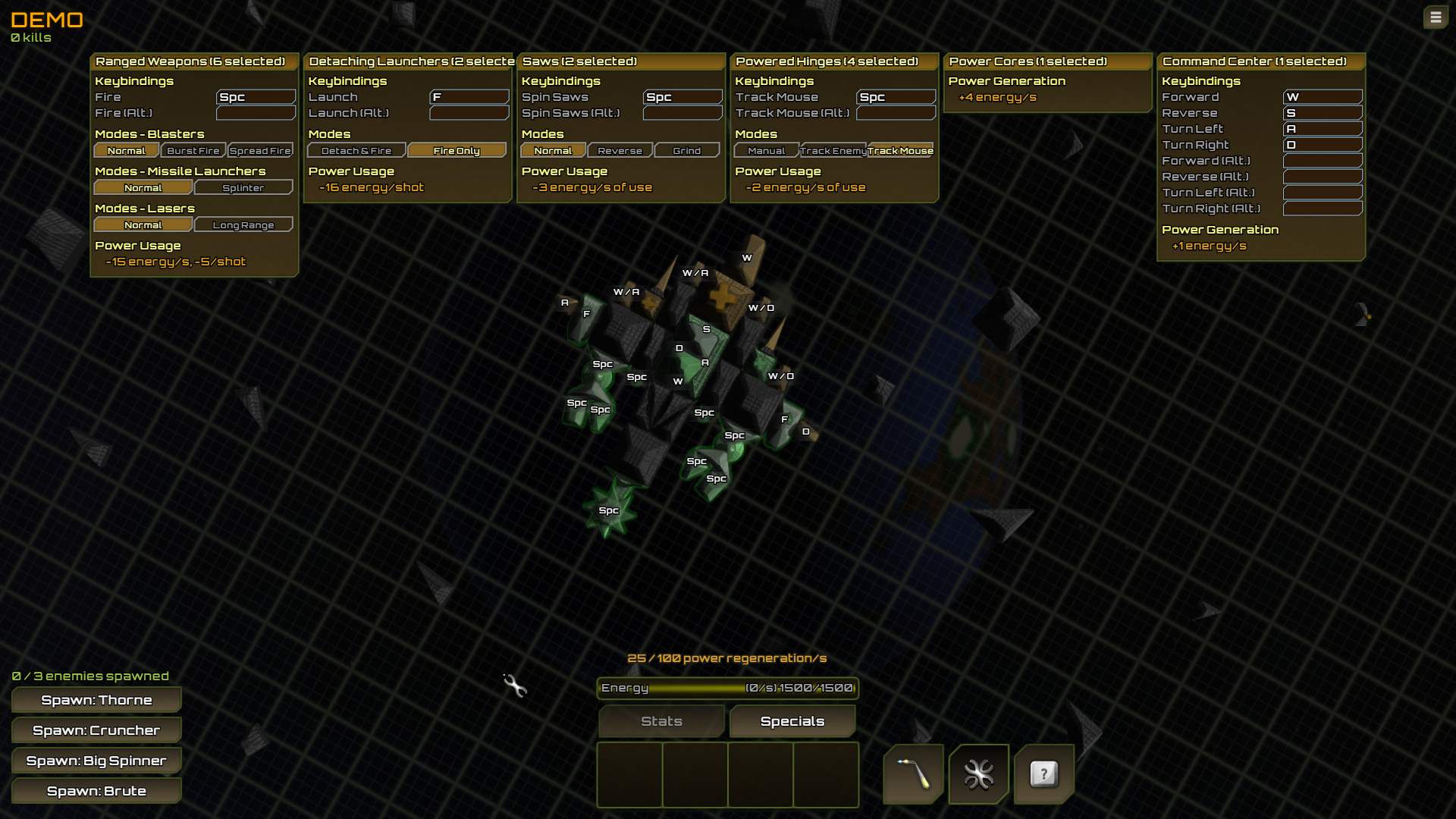The image size is (1456, 819).
Task: Enable Burst Fire mode for Blasters
Action: 192,150
